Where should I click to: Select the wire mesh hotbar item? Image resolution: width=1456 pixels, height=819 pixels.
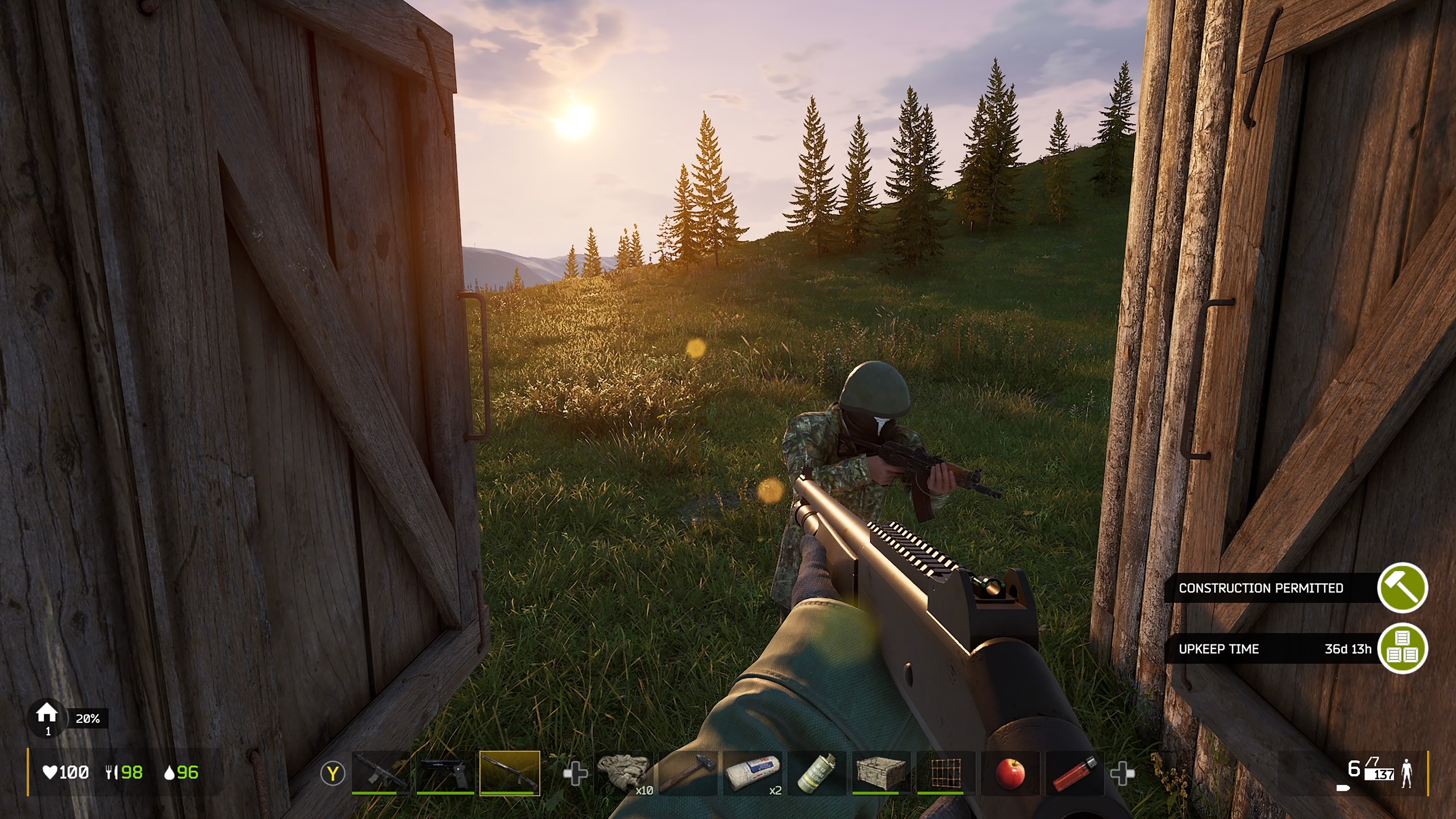click(x=946, y=772)
